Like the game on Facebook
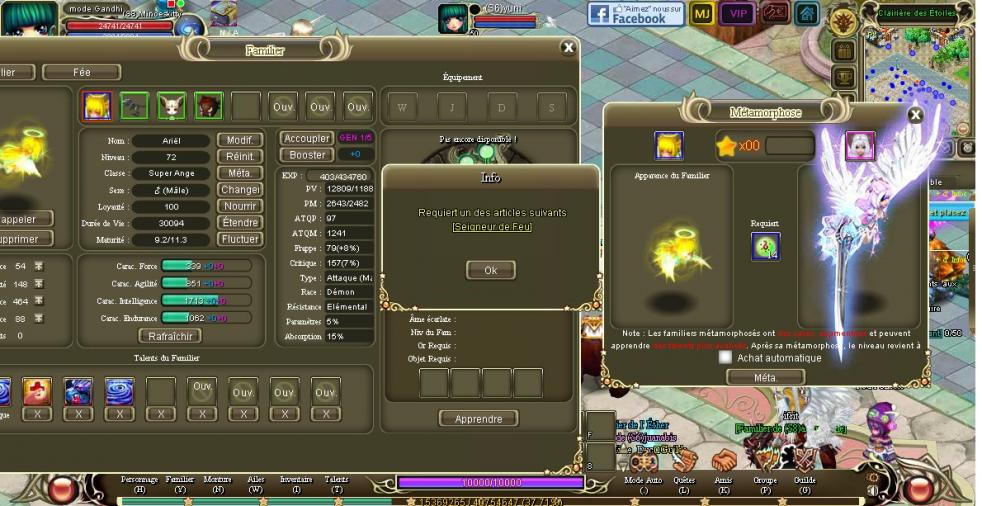Image resolution: width=982 pixels, height=506 pixels. (x=635, y=14)
